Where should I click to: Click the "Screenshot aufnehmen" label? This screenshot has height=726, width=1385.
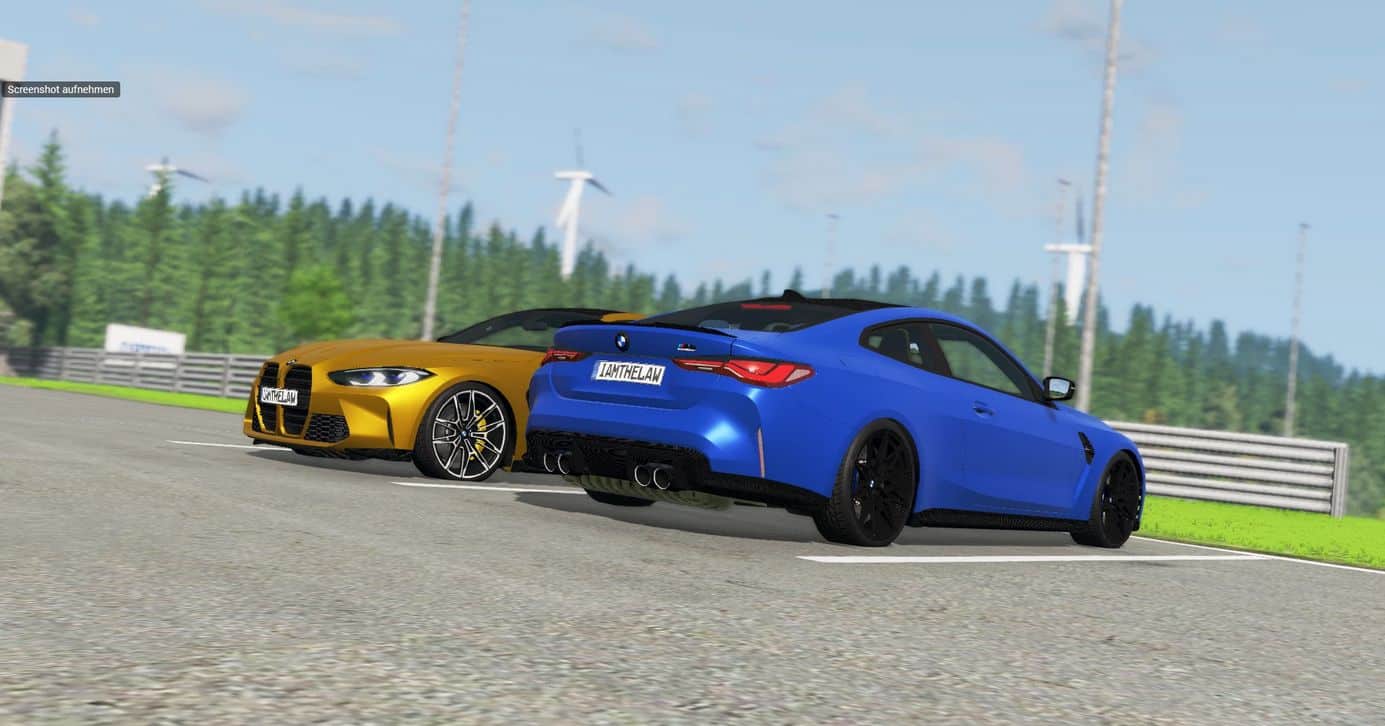click(x=61, y=89)
